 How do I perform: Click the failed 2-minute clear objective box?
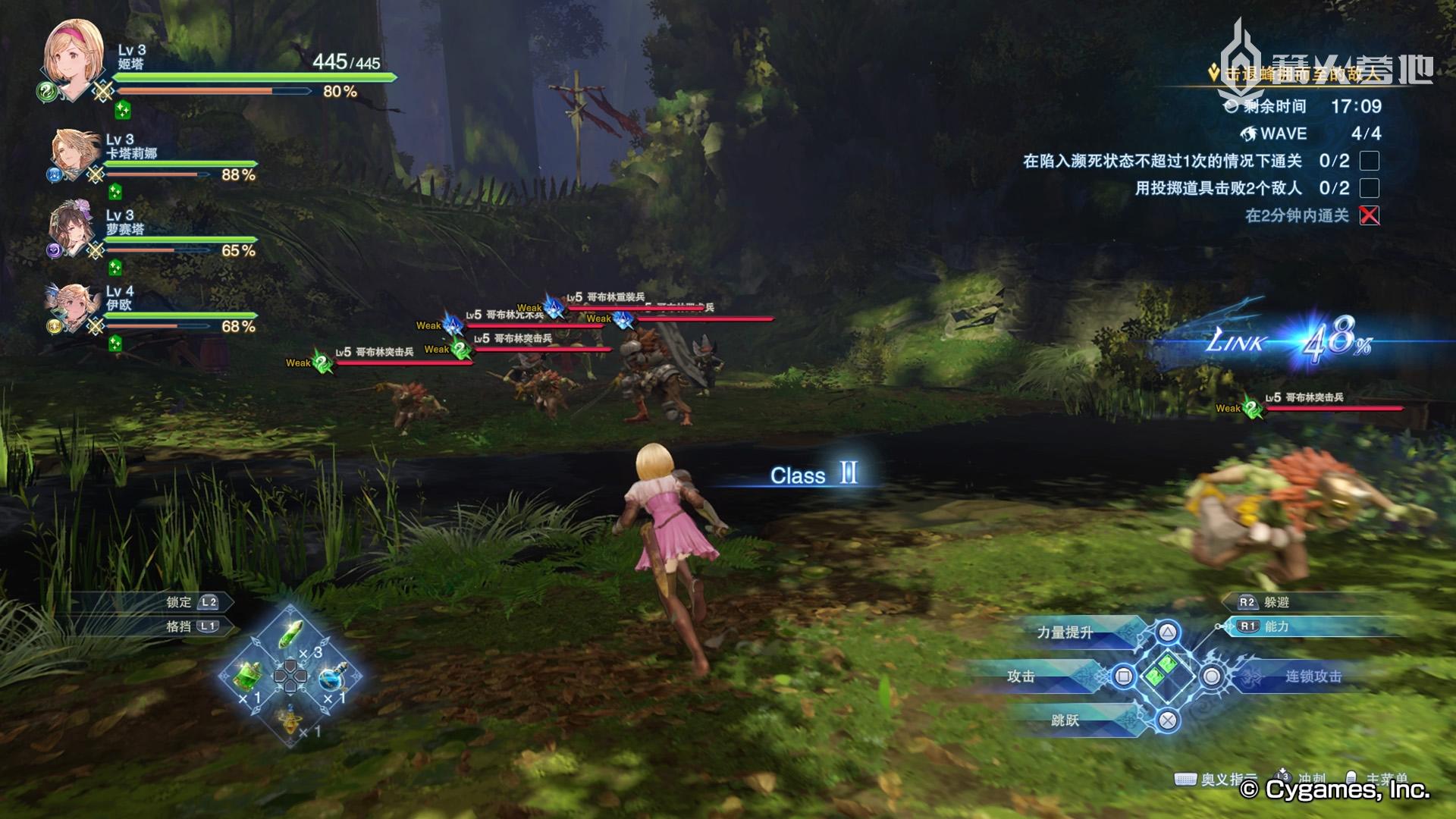point(1369,215)
